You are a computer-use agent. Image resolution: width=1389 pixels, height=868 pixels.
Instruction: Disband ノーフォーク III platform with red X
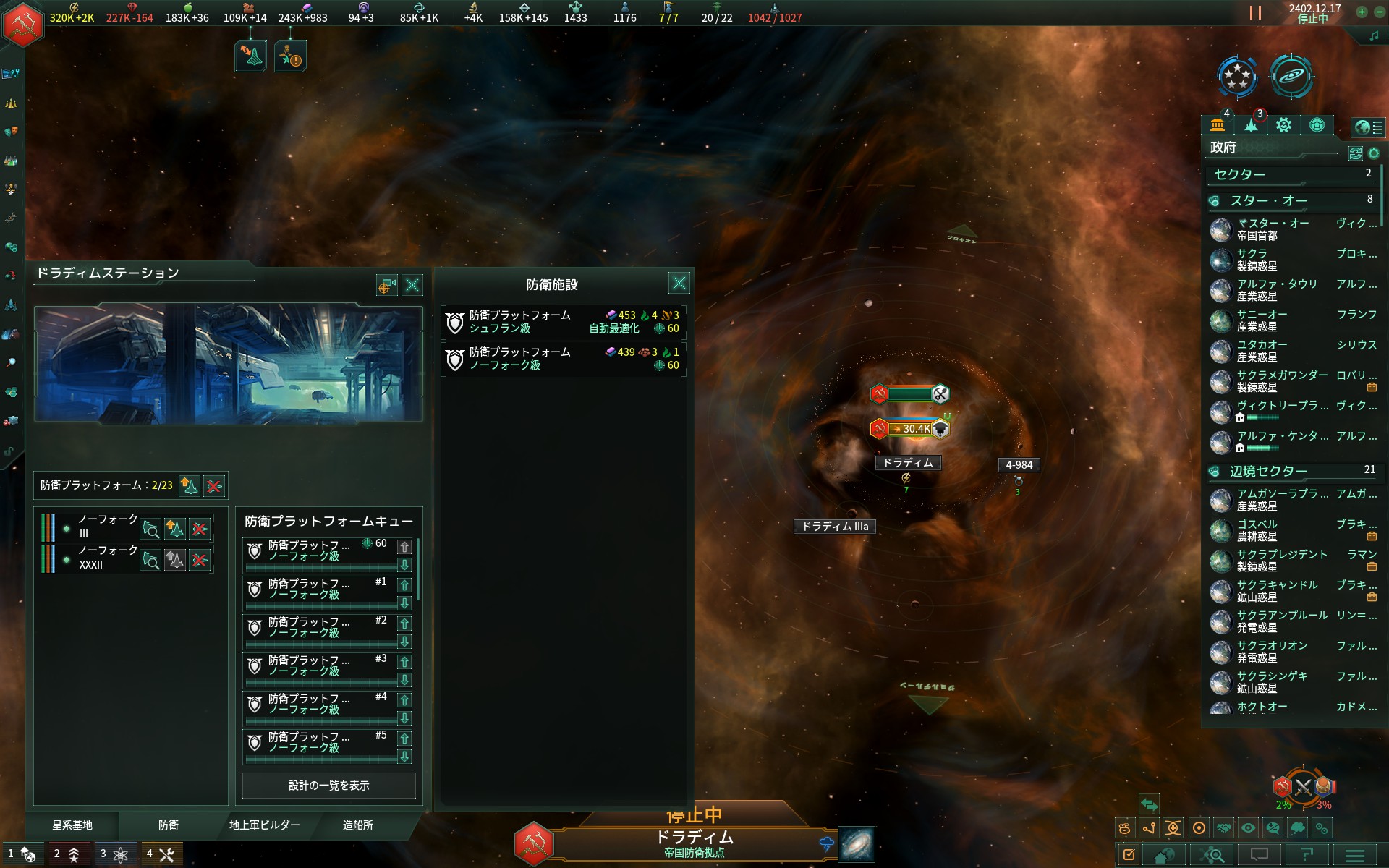click(x=200, y=529)
